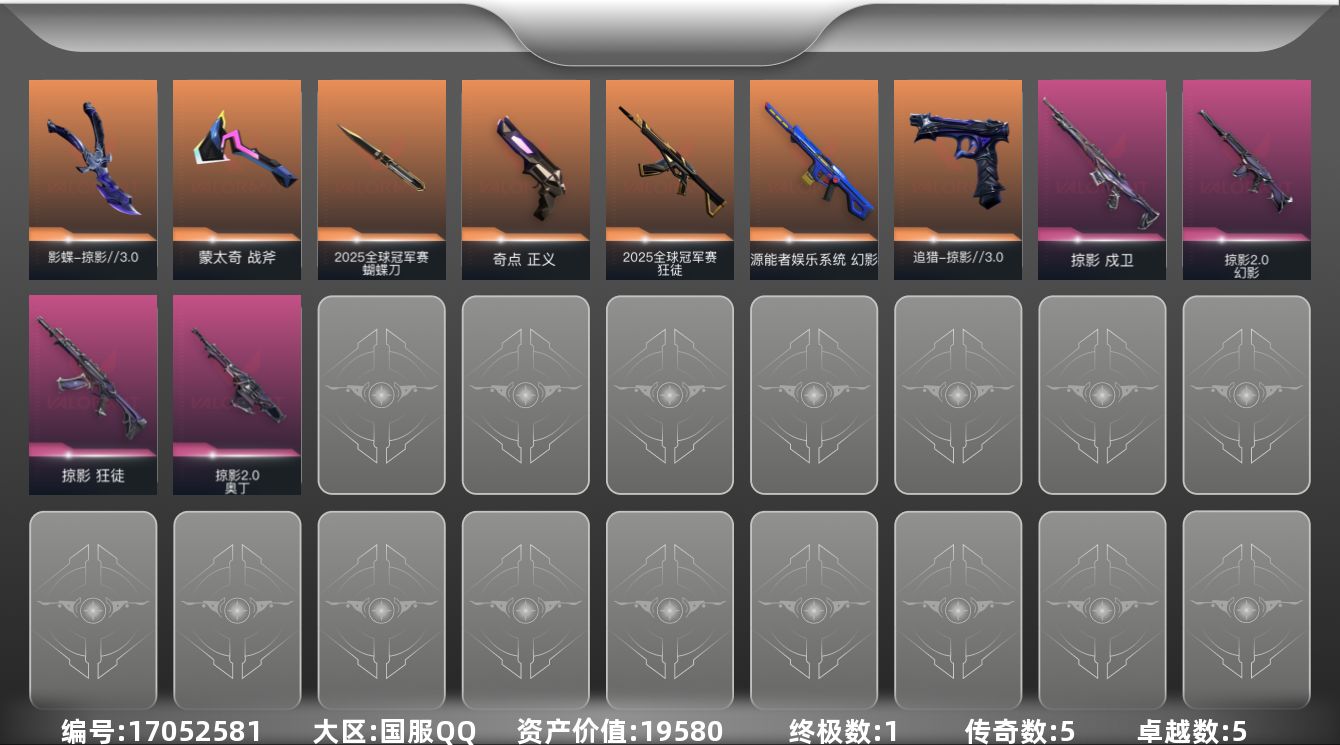The image size is (1340, 745).
Task: Click the empty slot in the bottom-left corner
Action: tap(93, 611)
